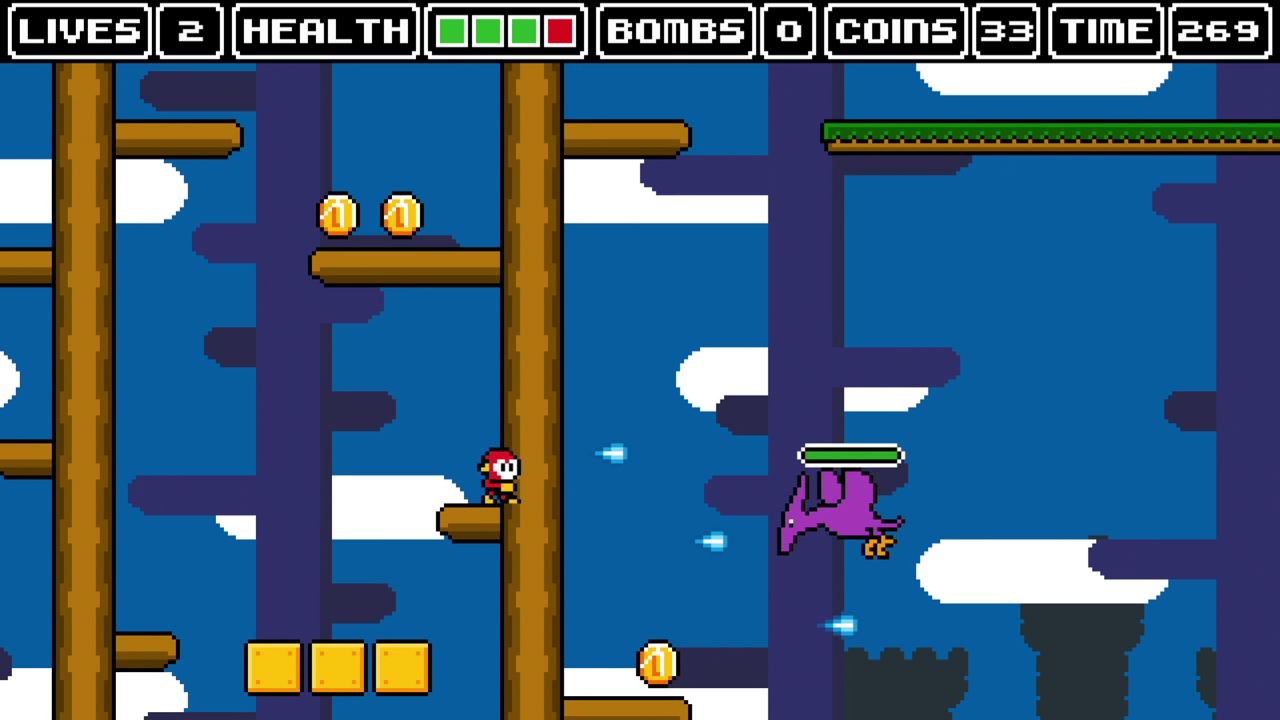Screen dimensions: 1280x720
Task: Click the lives count showing 2
Action: tap(189, 31)
